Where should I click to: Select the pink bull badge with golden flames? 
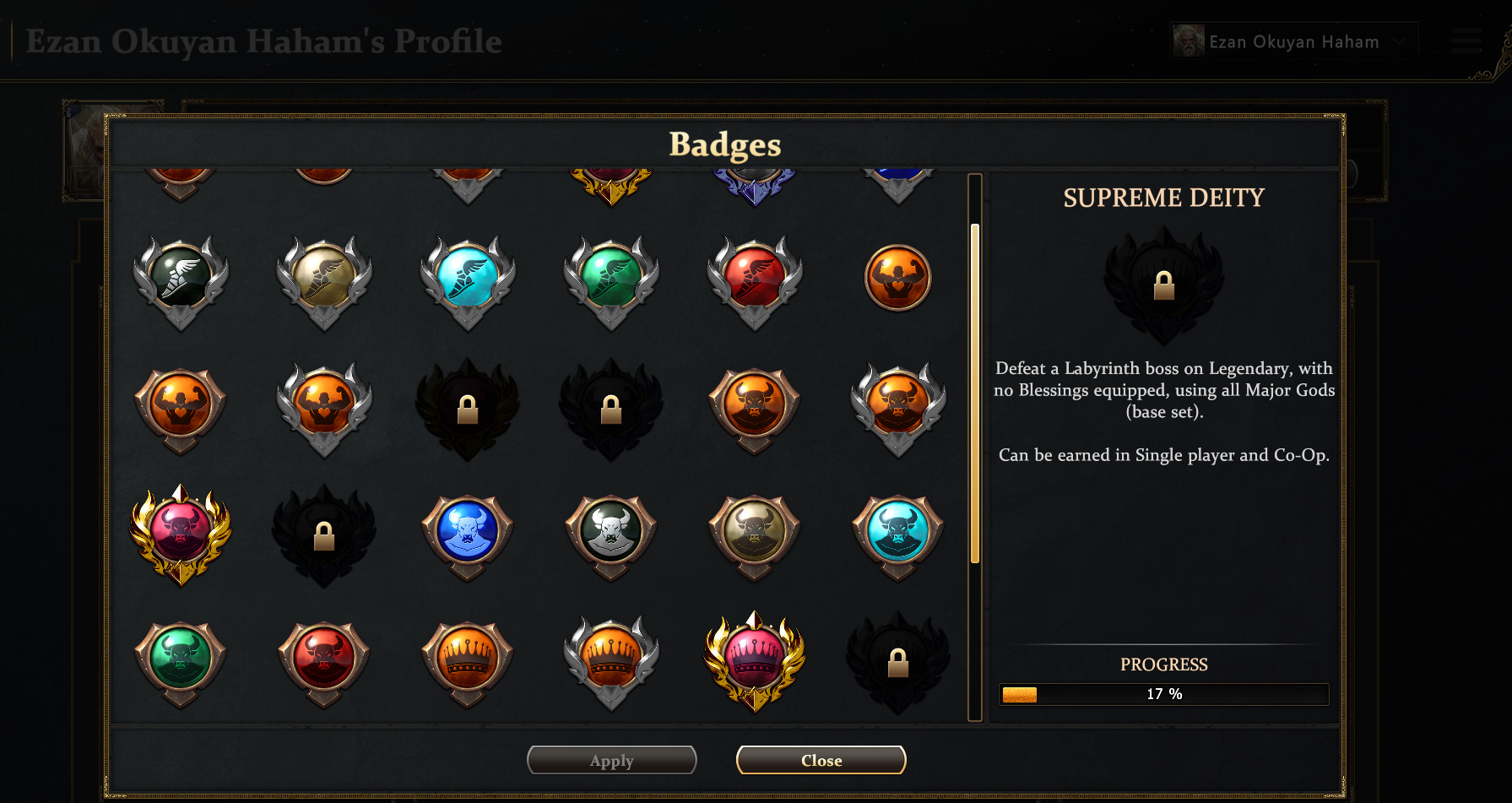point(181,534)
